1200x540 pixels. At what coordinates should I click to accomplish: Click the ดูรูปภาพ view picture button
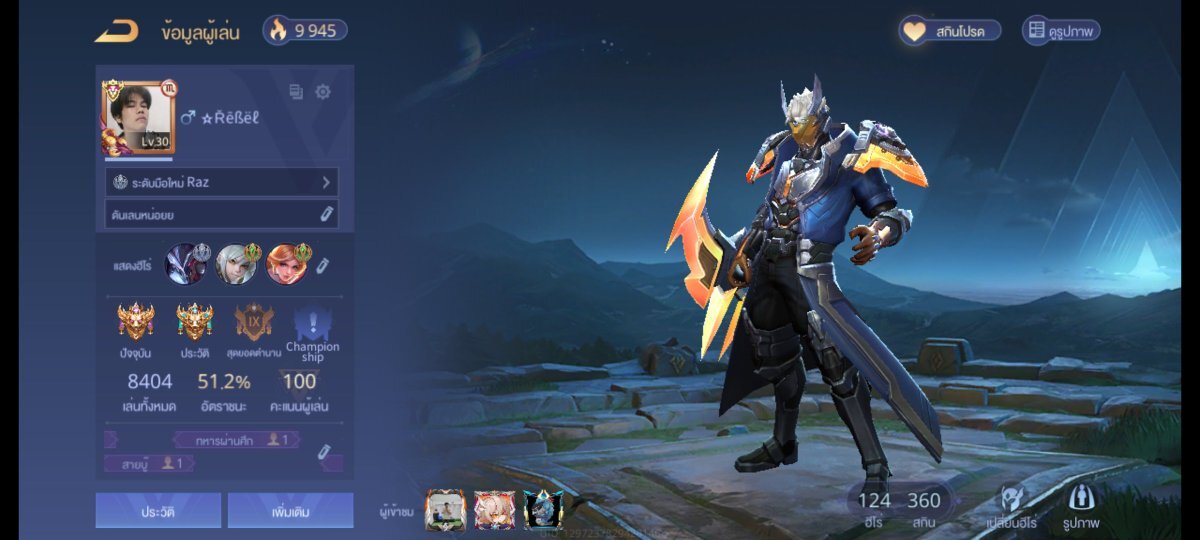coord(1062,31)
